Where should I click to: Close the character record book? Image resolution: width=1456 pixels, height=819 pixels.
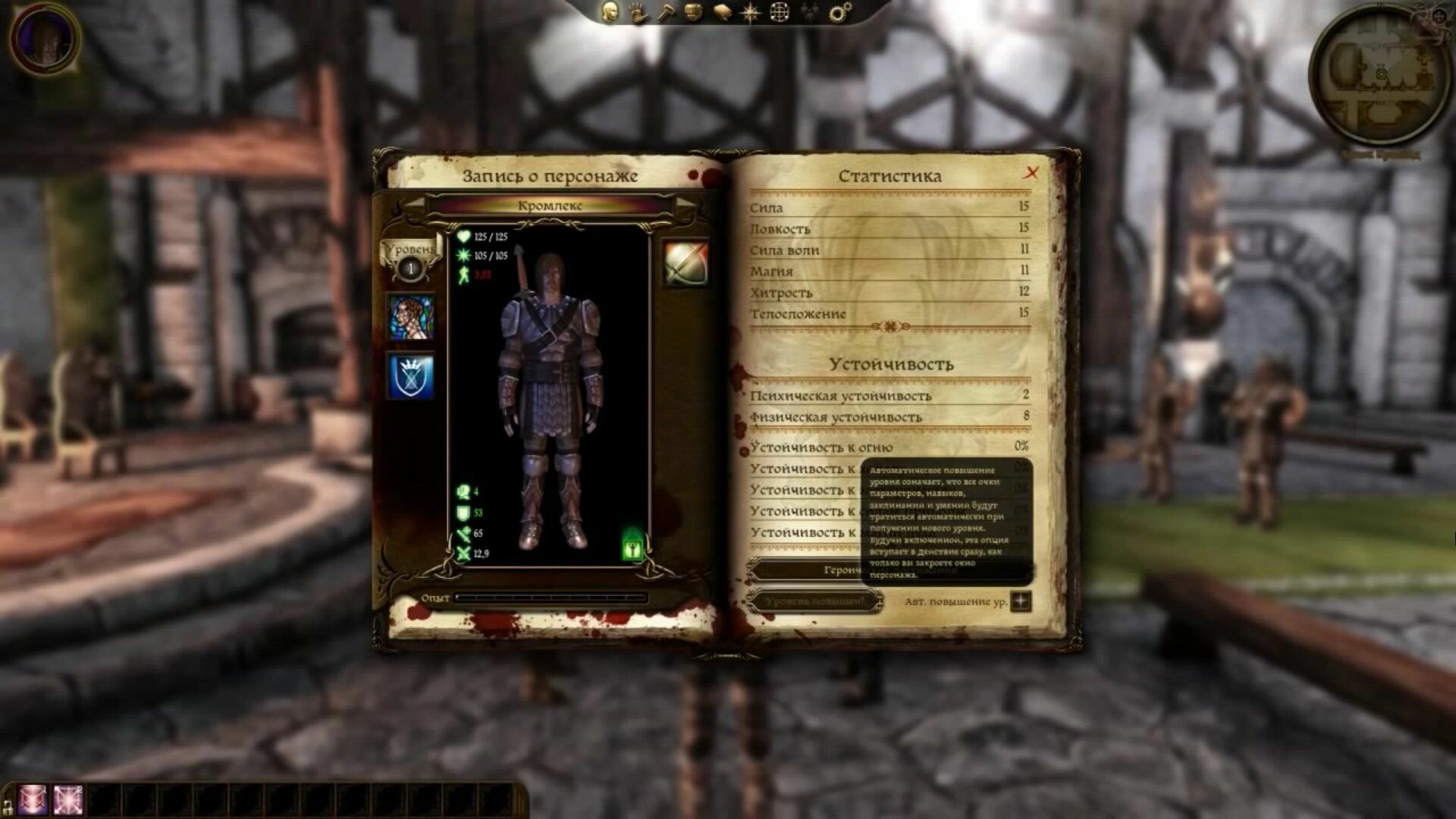(x=1031, y=173)
